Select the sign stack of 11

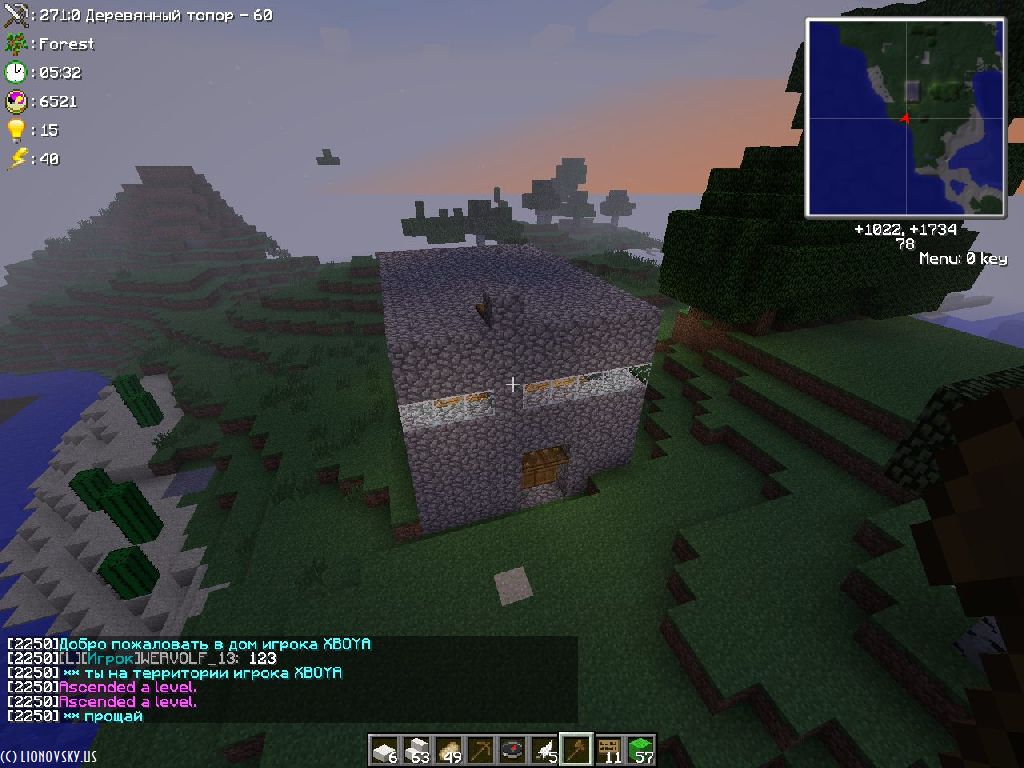pyautogui.click(x=610, y=749)
